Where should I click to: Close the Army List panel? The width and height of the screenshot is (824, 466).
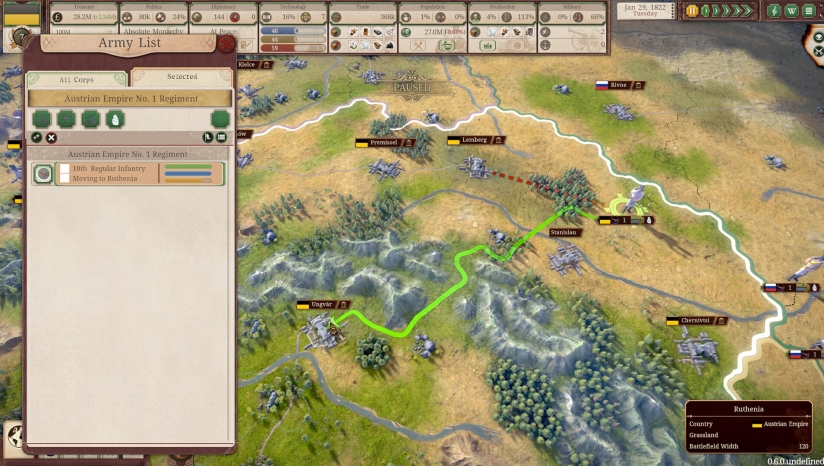pos(227,43)
